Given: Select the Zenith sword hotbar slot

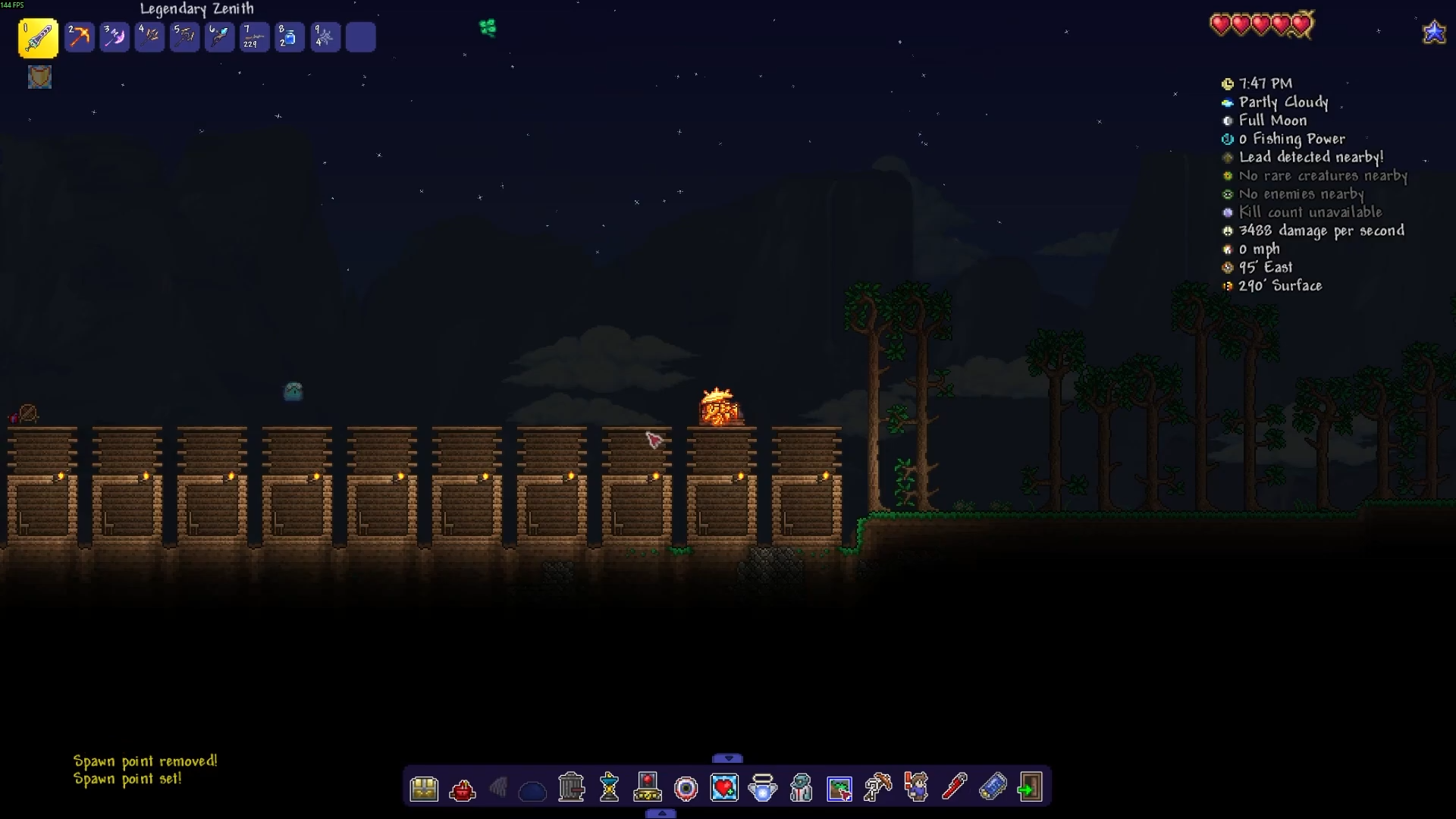Looking at the screenshot, I should (38, 38).
